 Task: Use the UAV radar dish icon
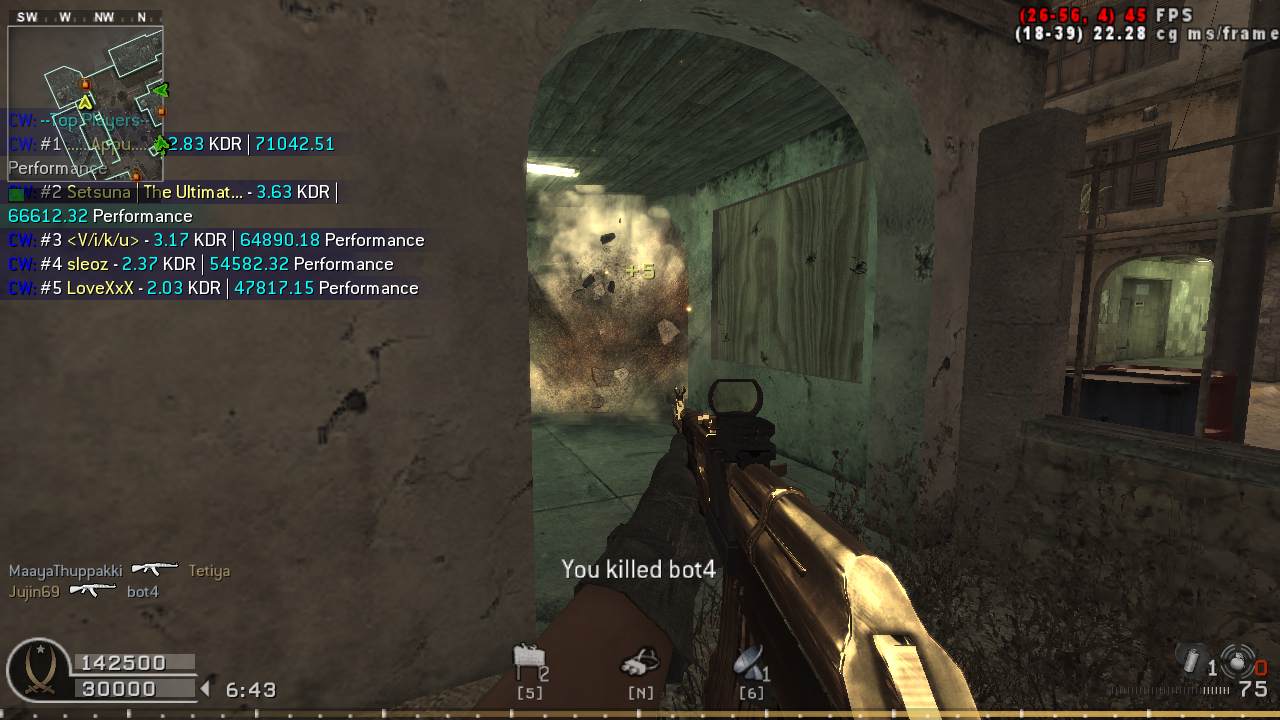tap(748, 661)
